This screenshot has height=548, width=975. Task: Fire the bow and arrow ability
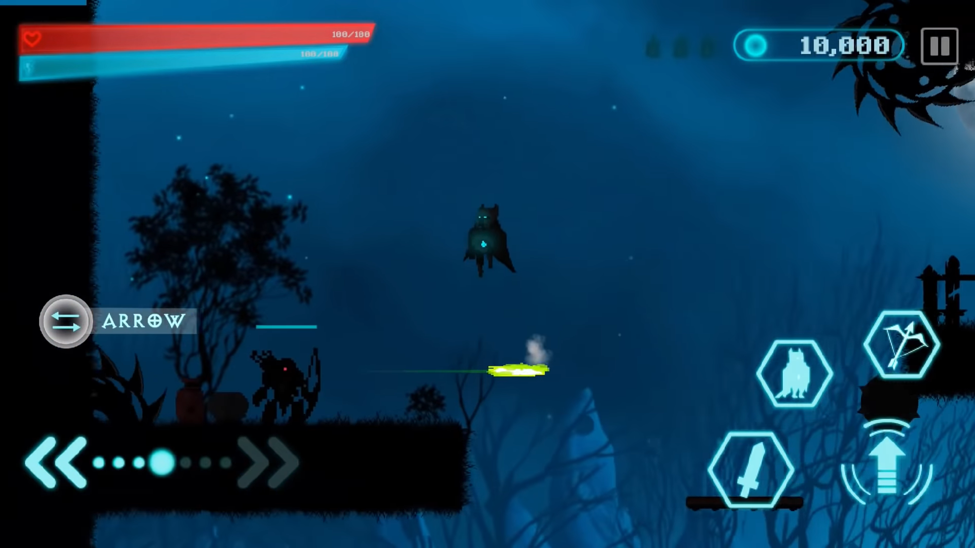[901, 345]
